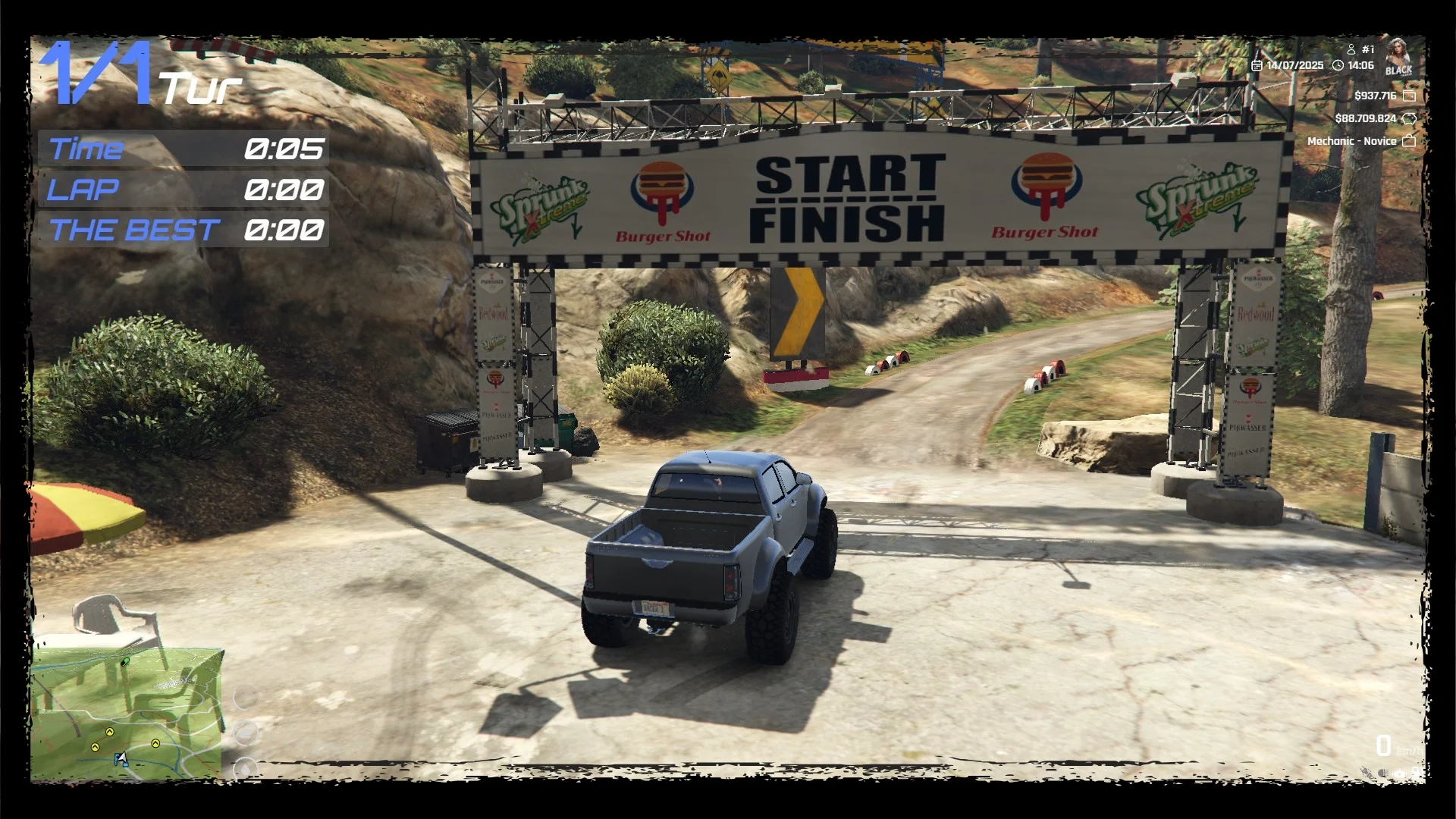The width and height of the screenshot is (1456, 819).
Task: Select the green pill marker on the minimap
Action: point(125,661)
